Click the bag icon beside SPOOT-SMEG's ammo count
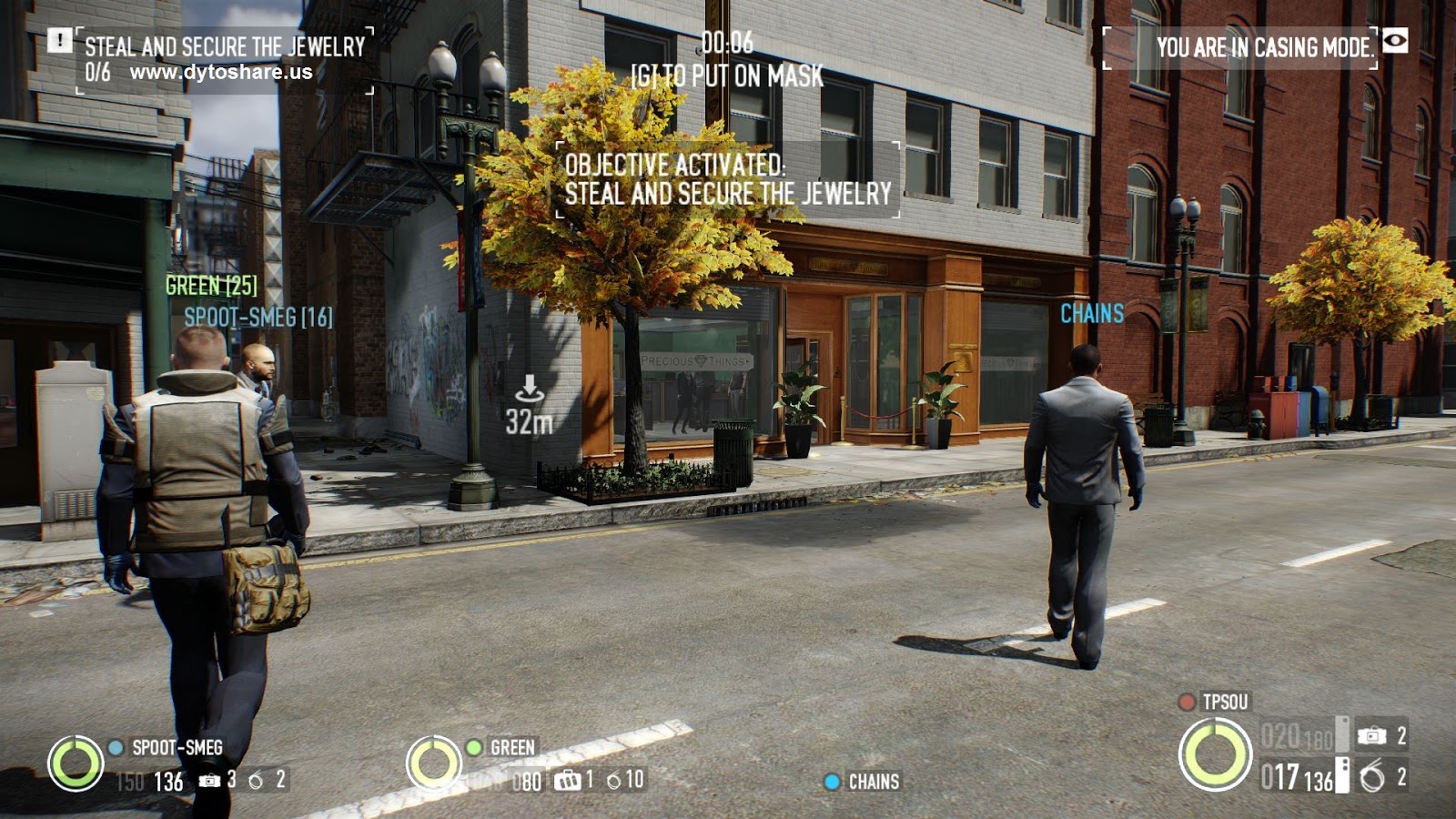 (207, 780)
